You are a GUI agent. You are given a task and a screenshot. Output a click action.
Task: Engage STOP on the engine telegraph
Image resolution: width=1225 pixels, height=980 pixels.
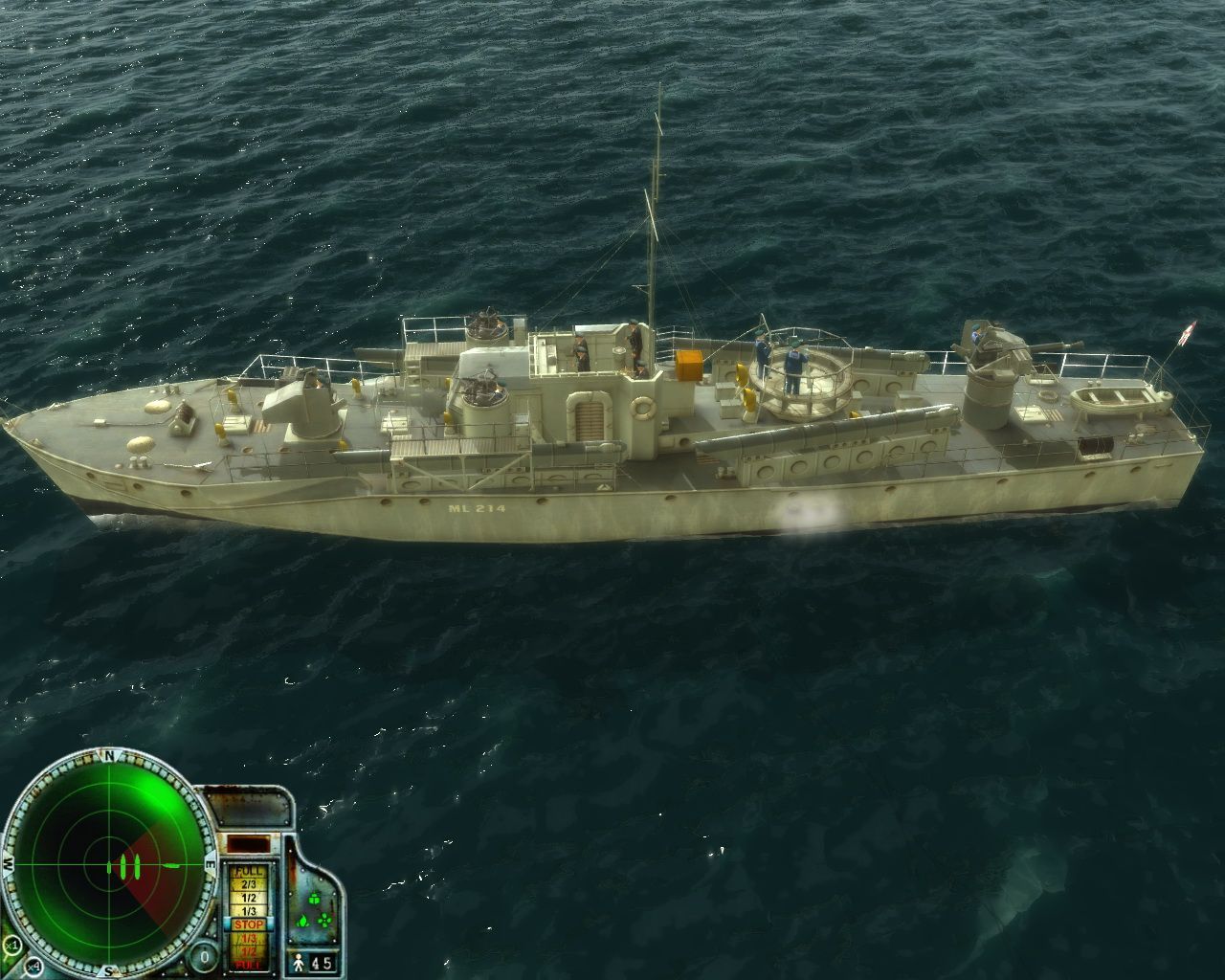tap(249, 924)
